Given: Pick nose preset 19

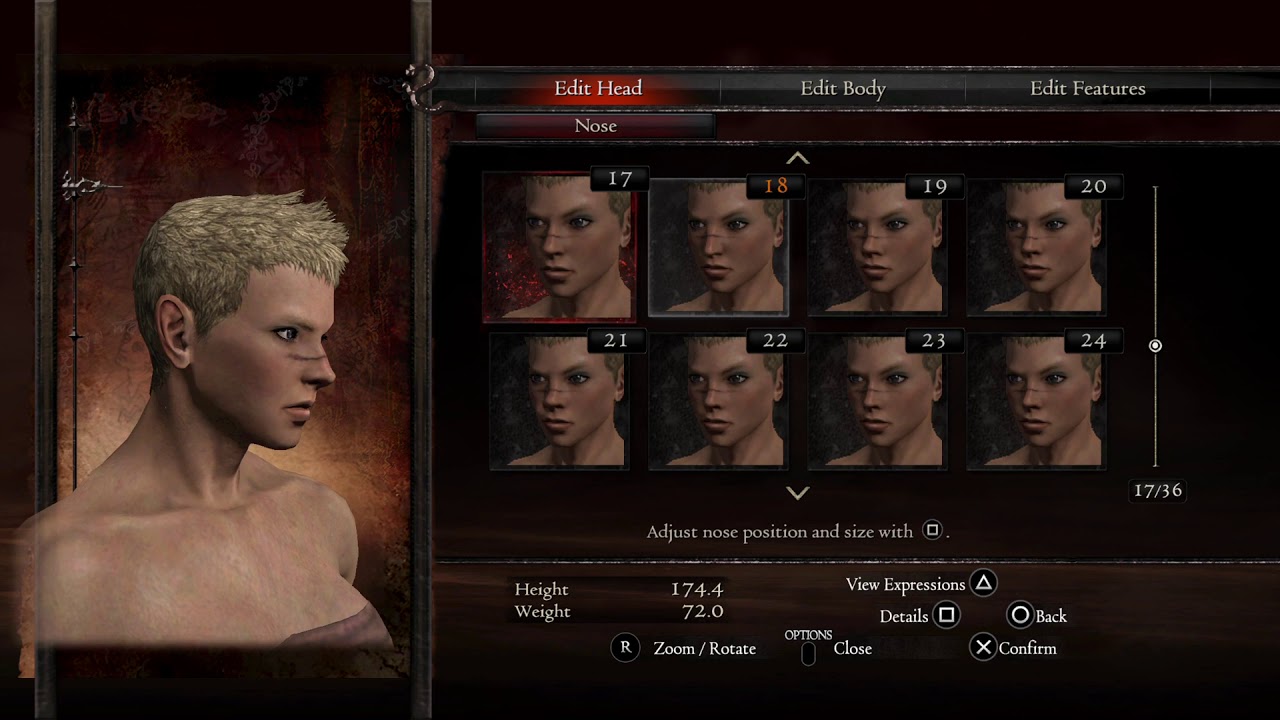Looking at the screenshot, I should point(877,249).
